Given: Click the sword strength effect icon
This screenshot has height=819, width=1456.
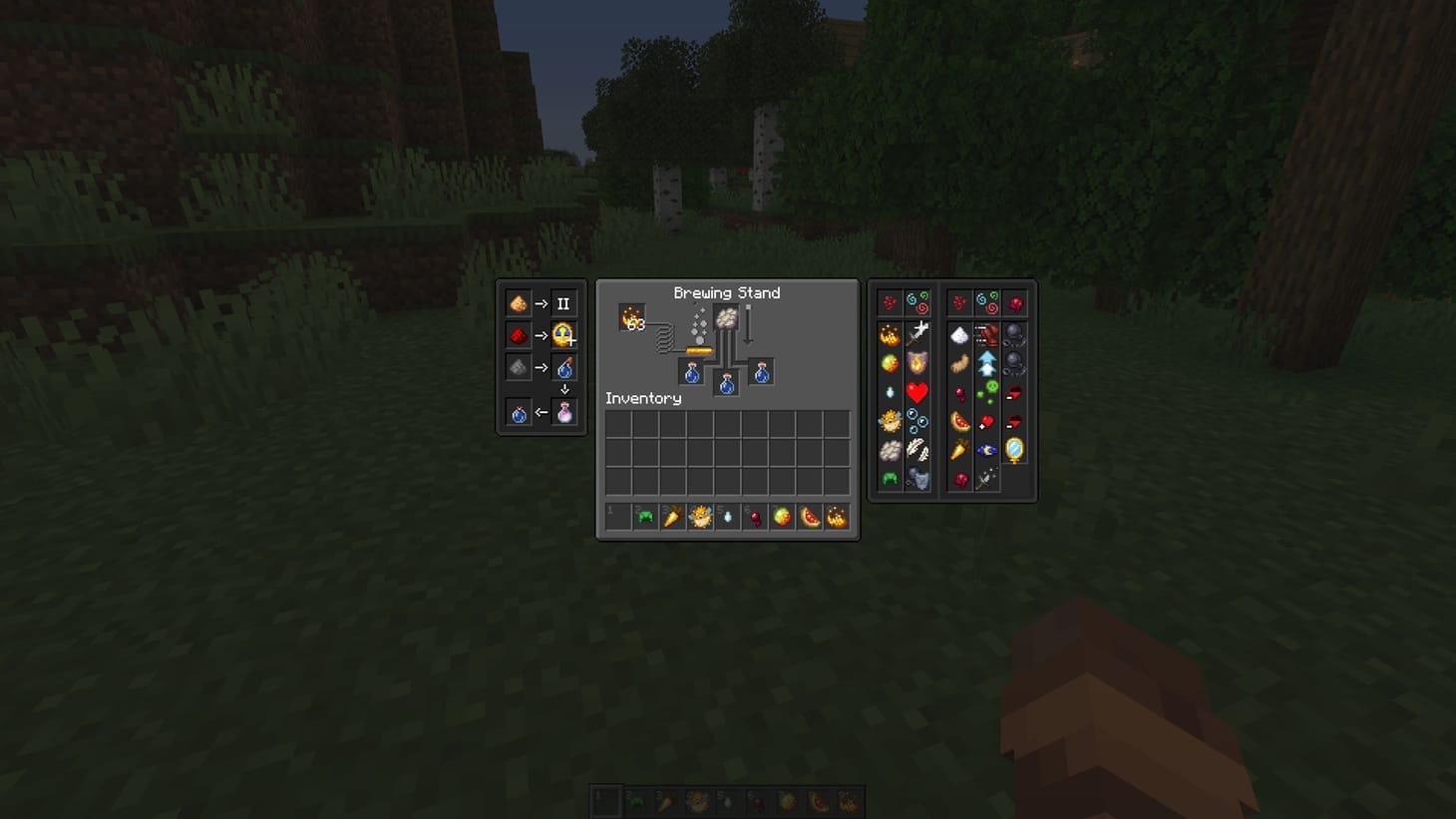Looking at the screenshot, I should [917, 335].
